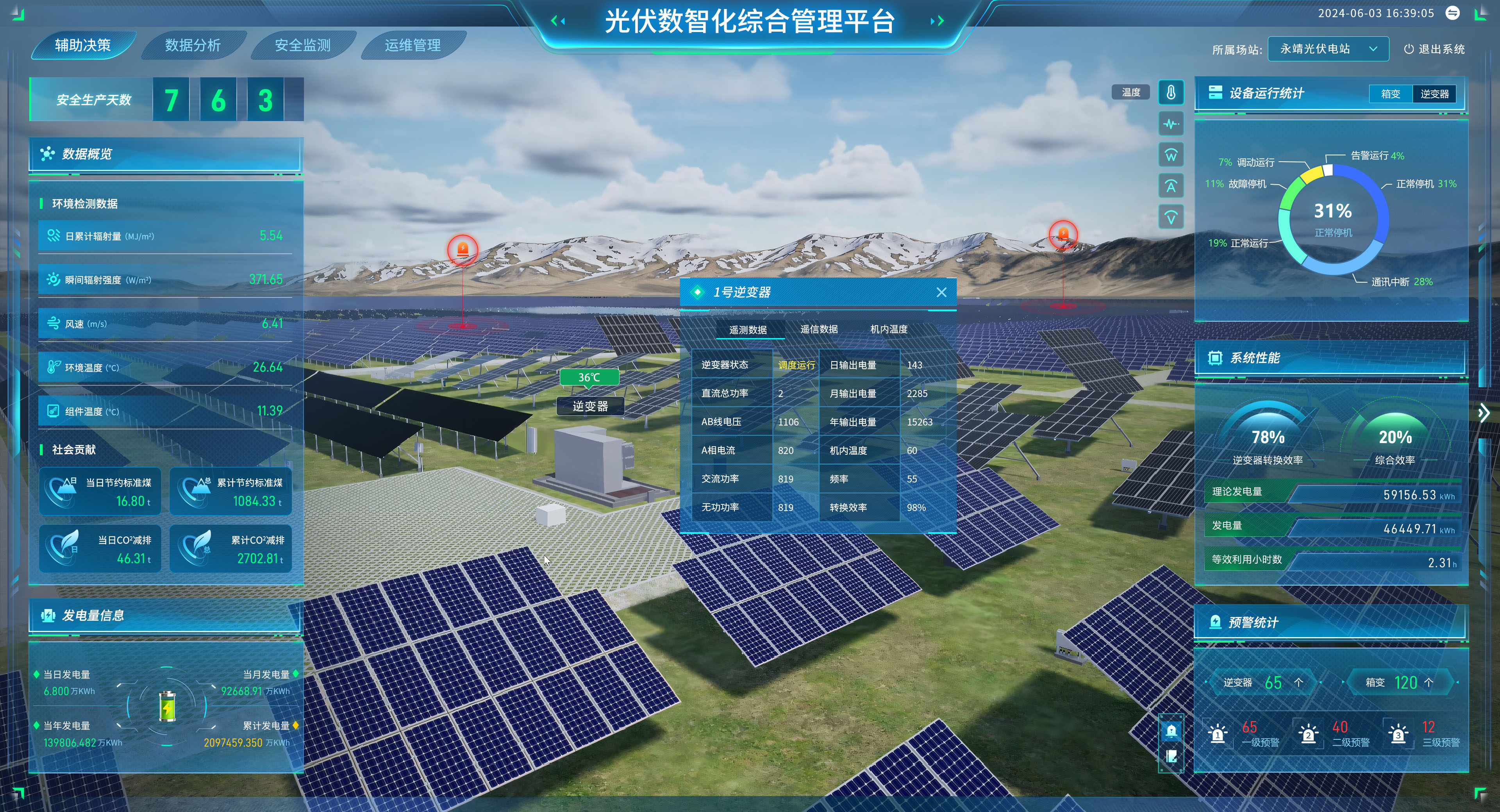Click the right arrows beside the title

[937, 21]
